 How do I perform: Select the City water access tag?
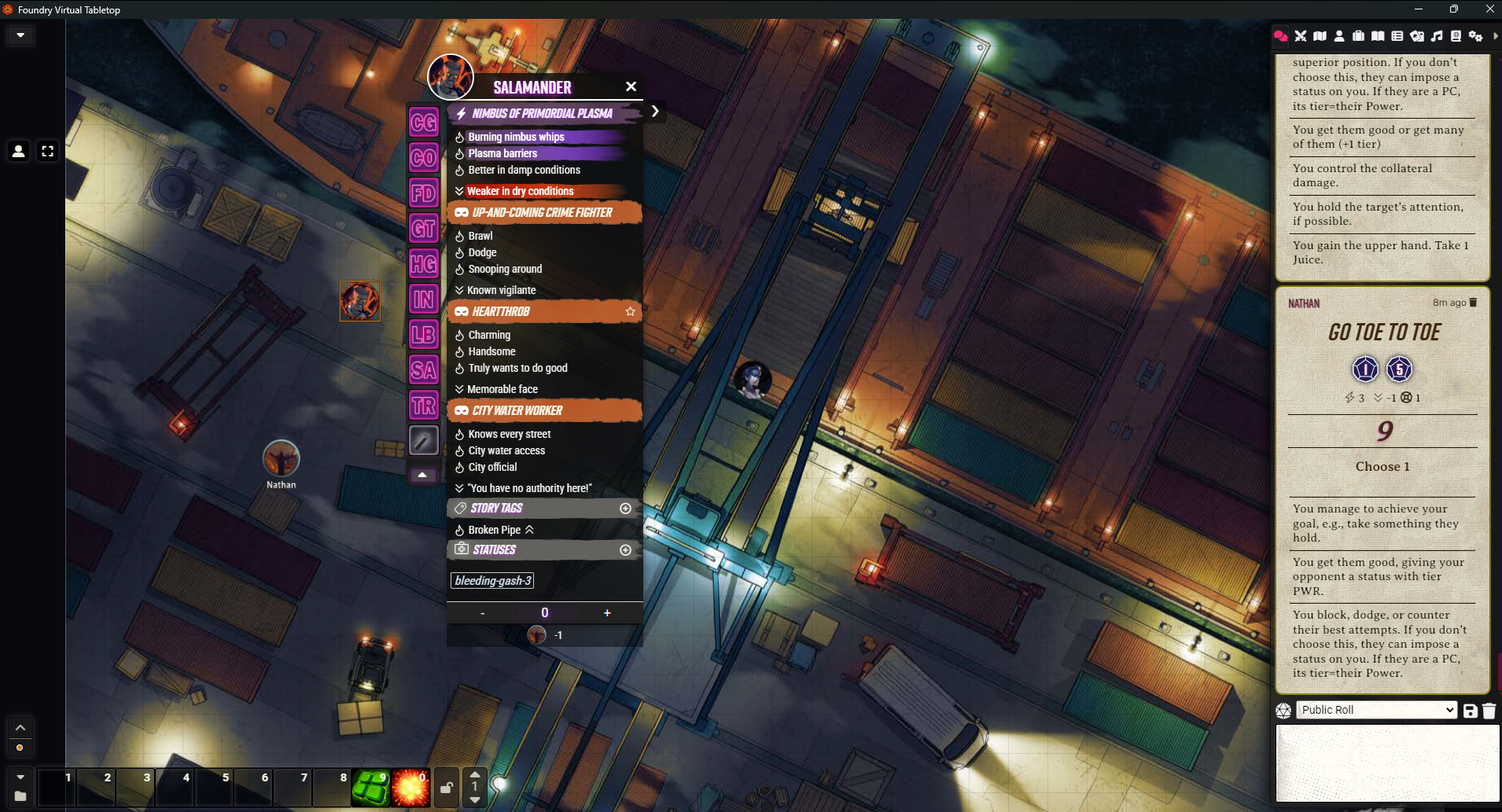tap(506, 450)
